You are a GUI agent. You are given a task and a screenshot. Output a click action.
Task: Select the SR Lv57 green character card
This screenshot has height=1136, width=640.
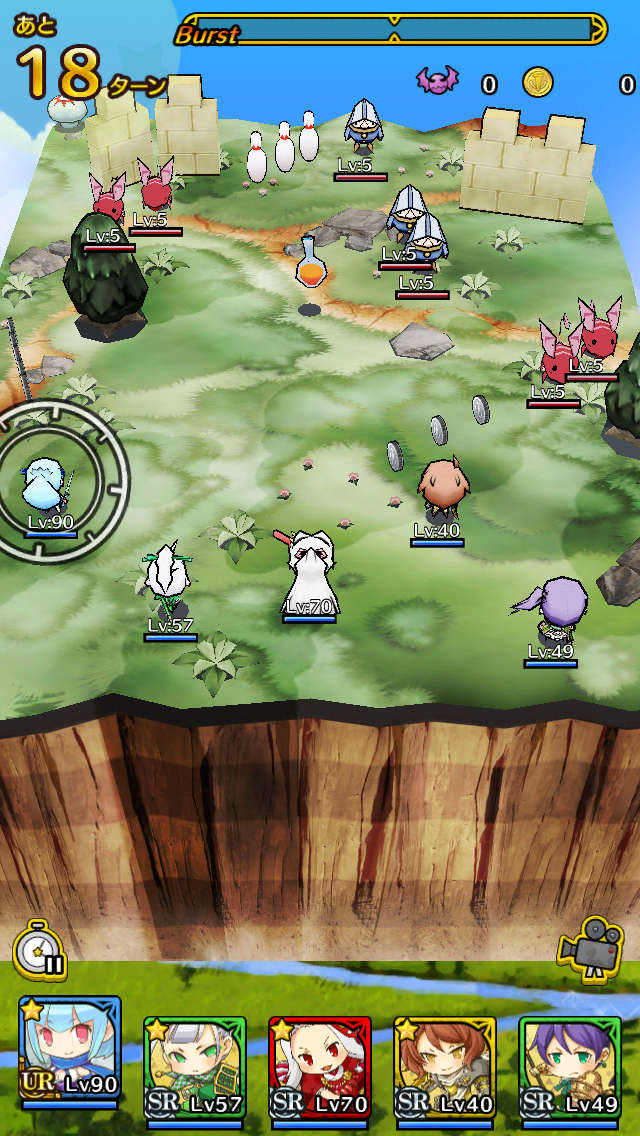(x=194, y=1066)
